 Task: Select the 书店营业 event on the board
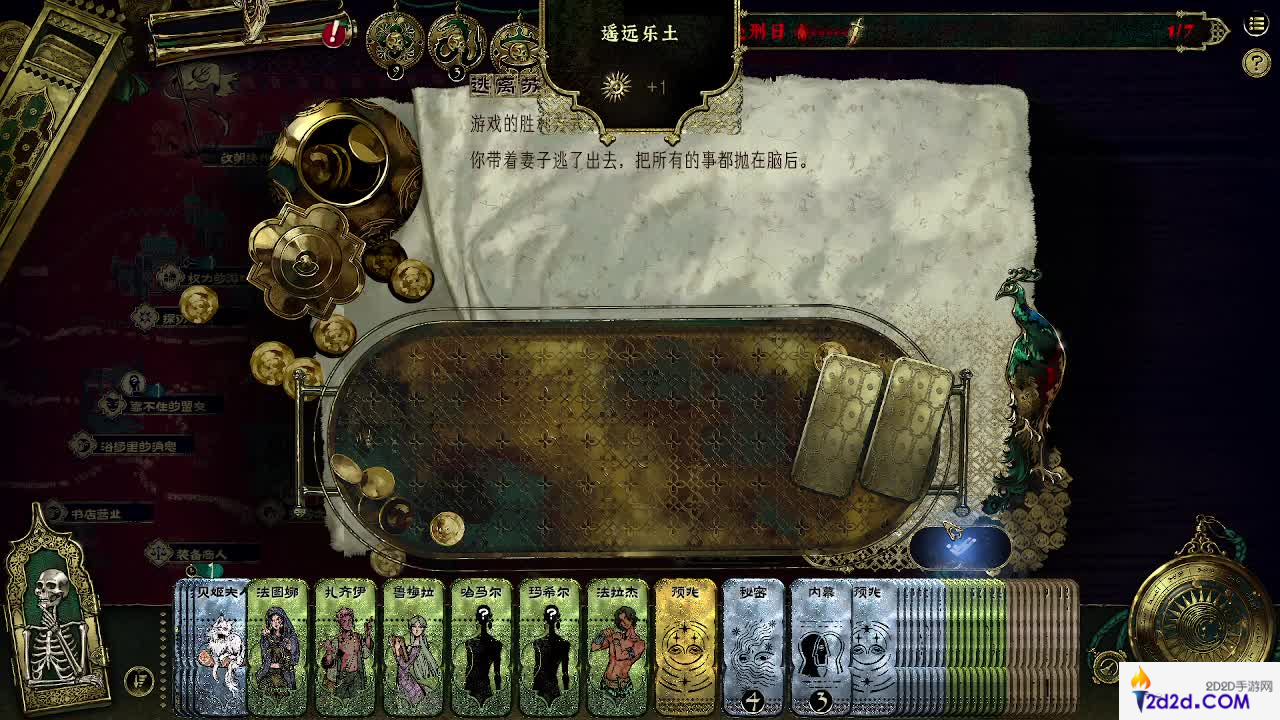point(96,514)
